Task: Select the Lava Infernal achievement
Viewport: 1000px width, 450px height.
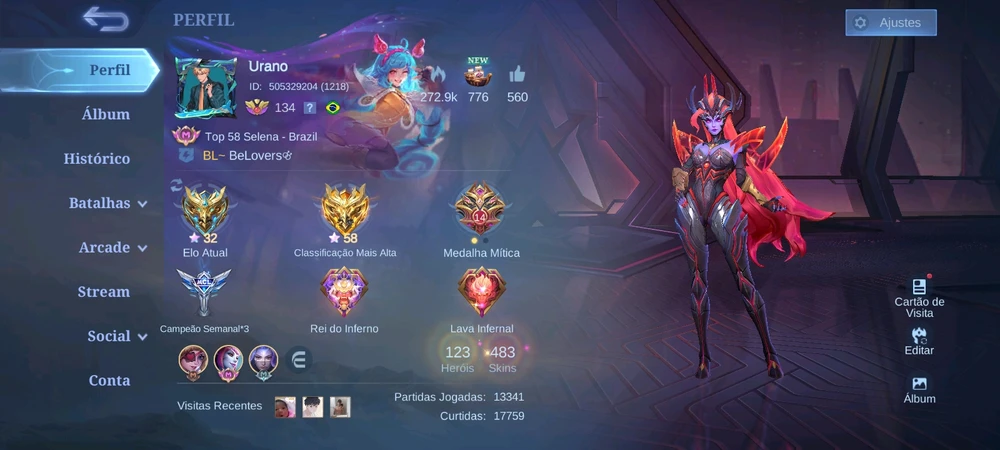Action: pos(481,293)
